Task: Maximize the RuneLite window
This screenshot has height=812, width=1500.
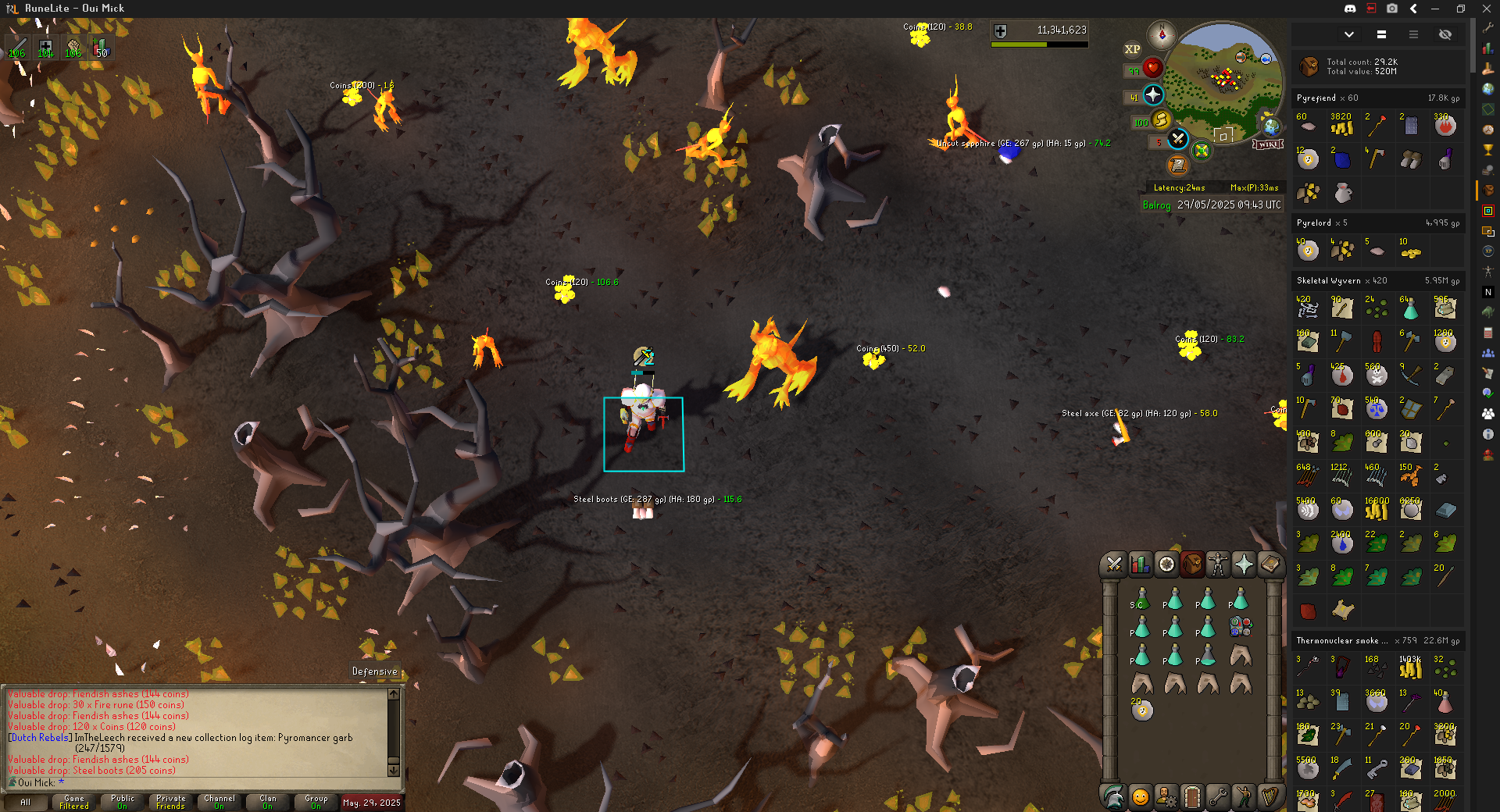Action: tap(1460, 9)
